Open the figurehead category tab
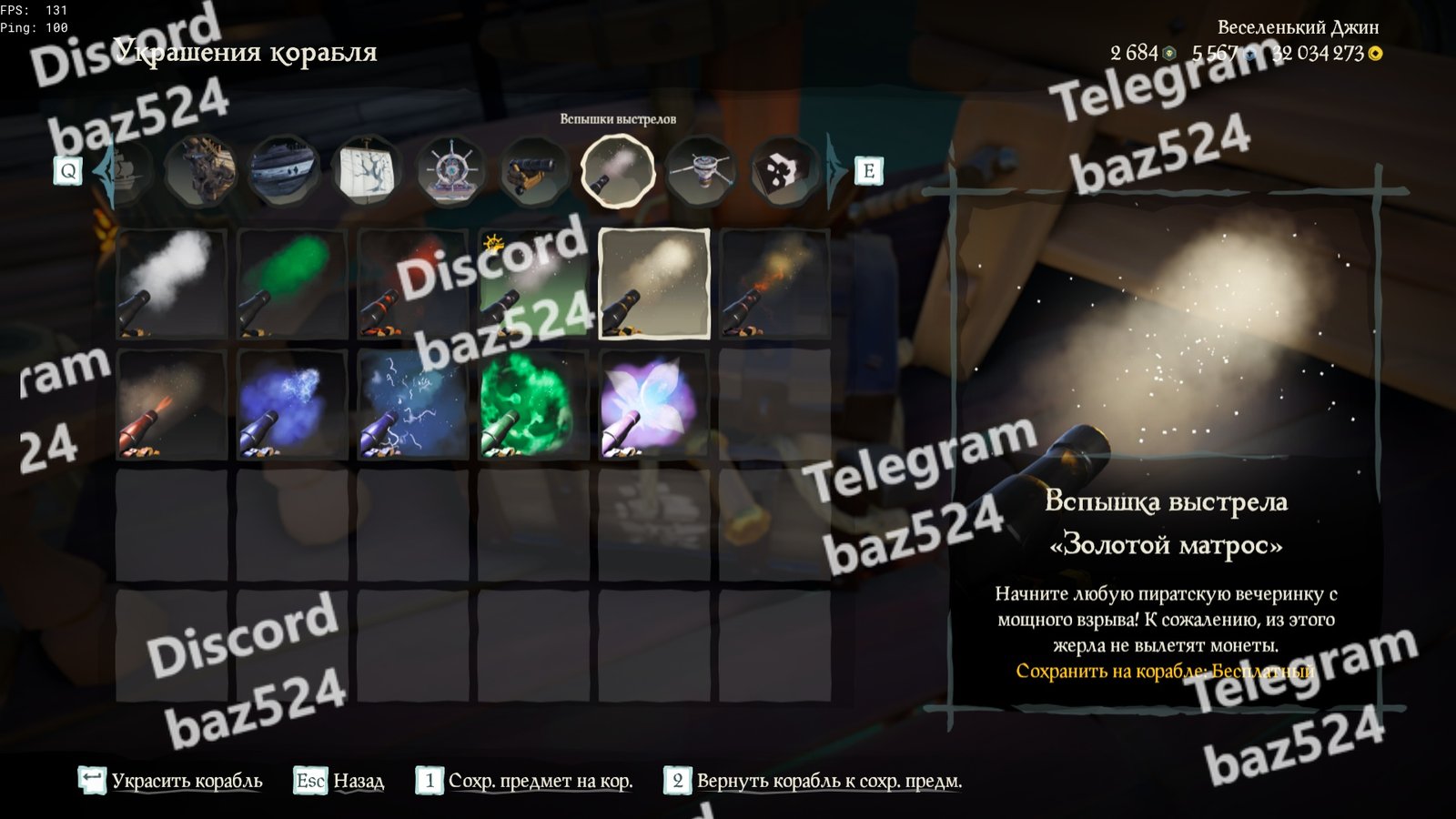The height and width of the screenshot is (819, 1456). point(201,170)
